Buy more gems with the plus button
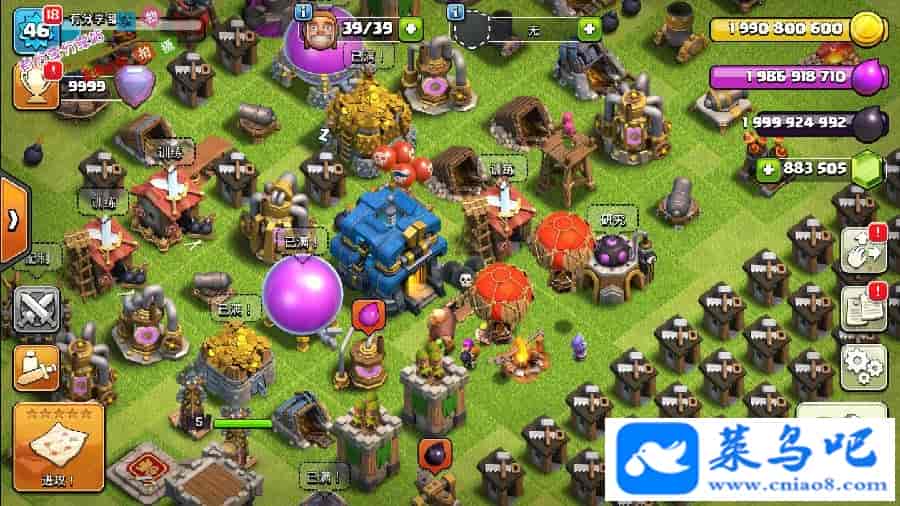The width and height of the screenshot is (900, 506). tap(770, 168)
